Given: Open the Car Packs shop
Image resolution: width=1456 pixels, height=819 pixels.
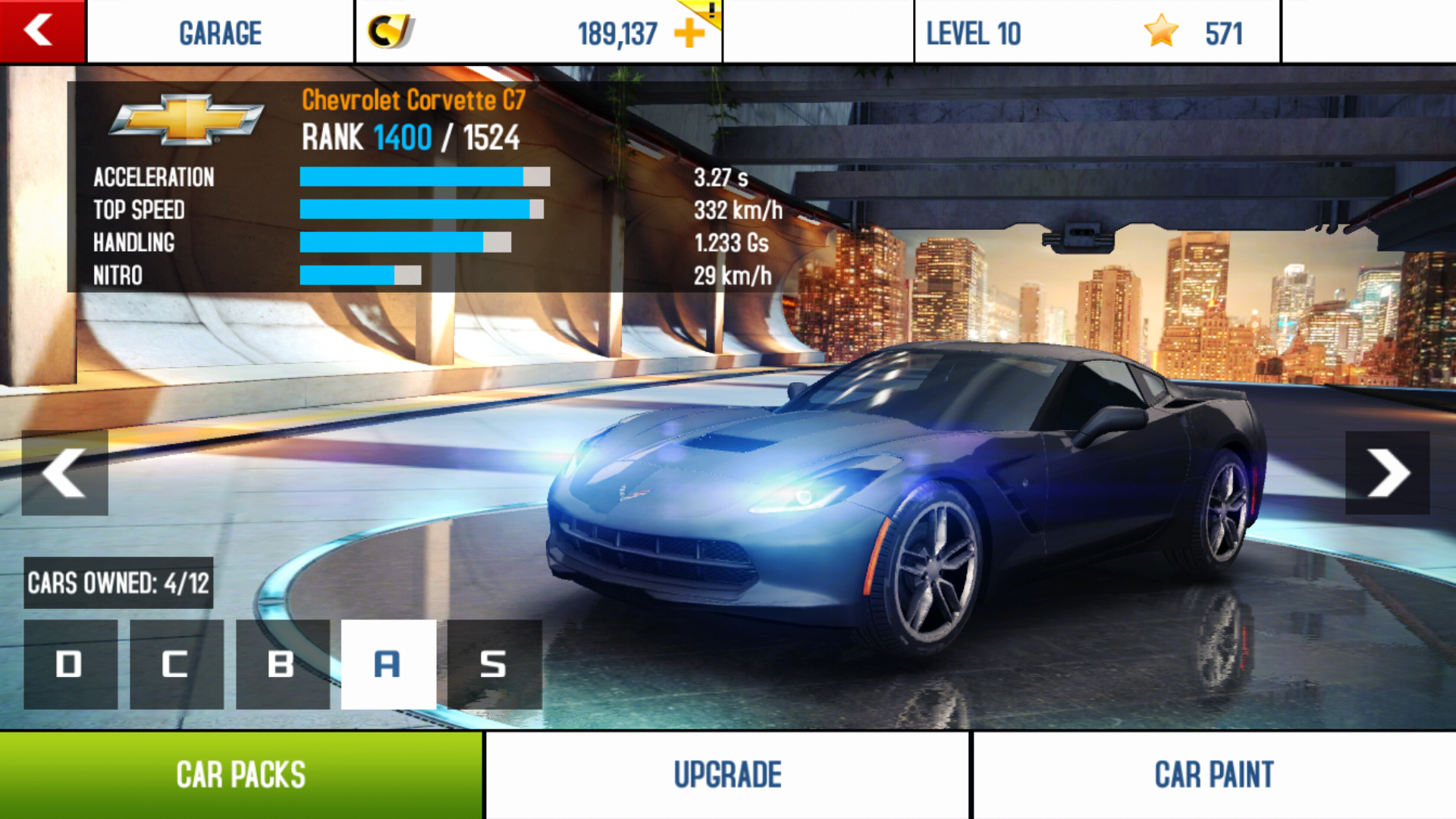Looking at the screenshot, I should [241, 775].
